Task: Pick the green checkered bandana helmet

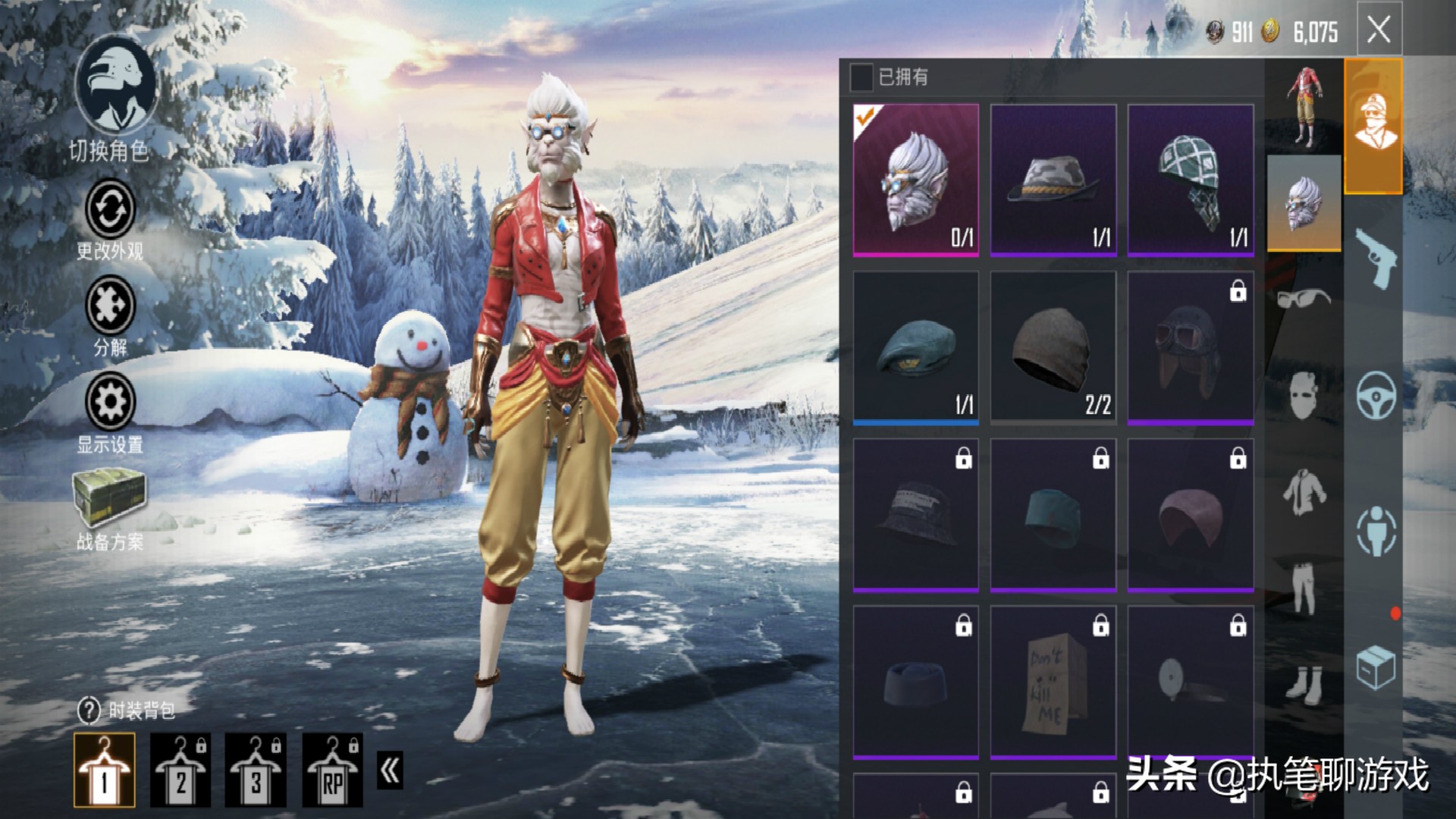Action: point(1190,180)
